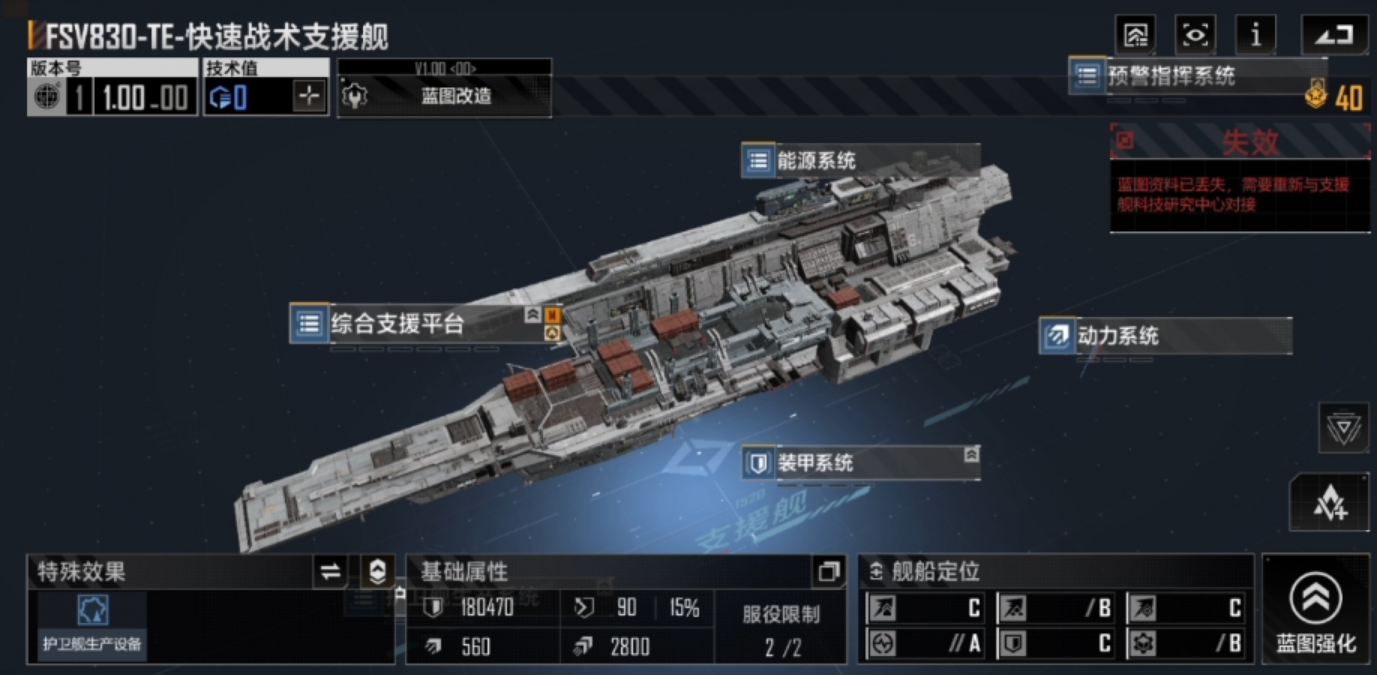Select the 能源系统 energy system label

[816, 161]
